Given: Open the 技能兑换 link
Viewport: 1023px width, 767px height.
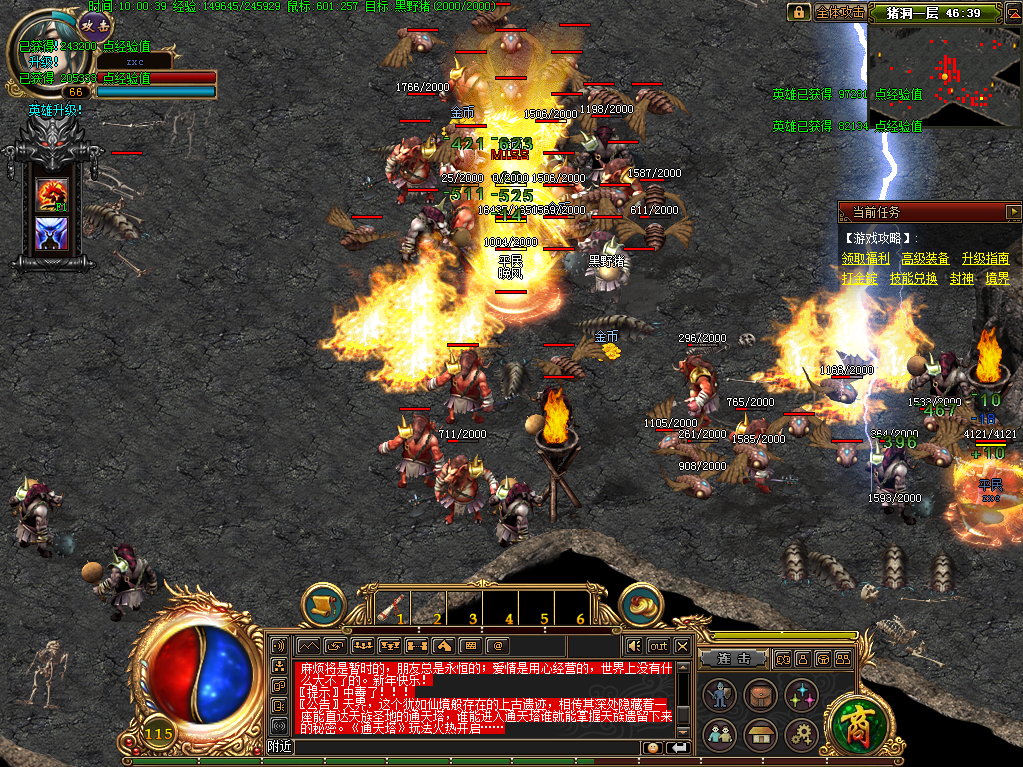Looking at the screenshot, I should click(x=914, y=279).
